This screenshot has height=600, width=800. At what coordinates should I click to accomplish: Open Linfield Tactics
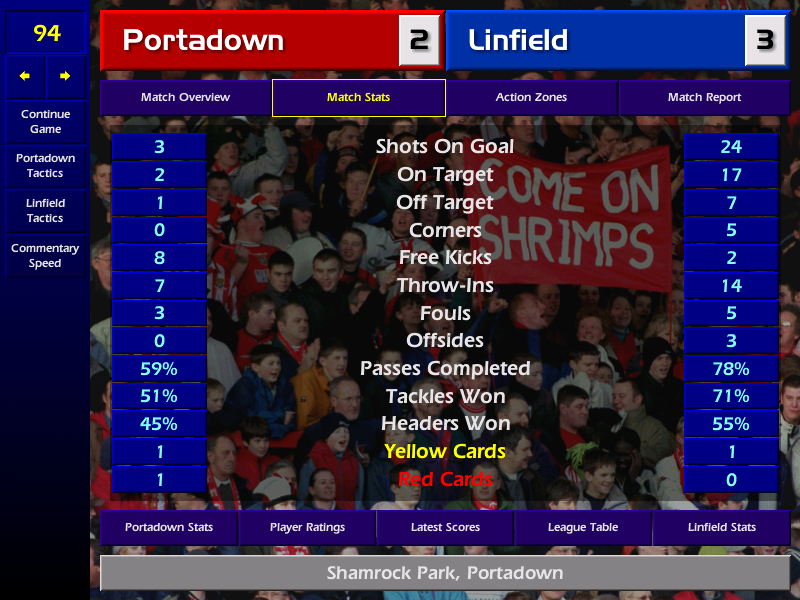click(45, 210)
